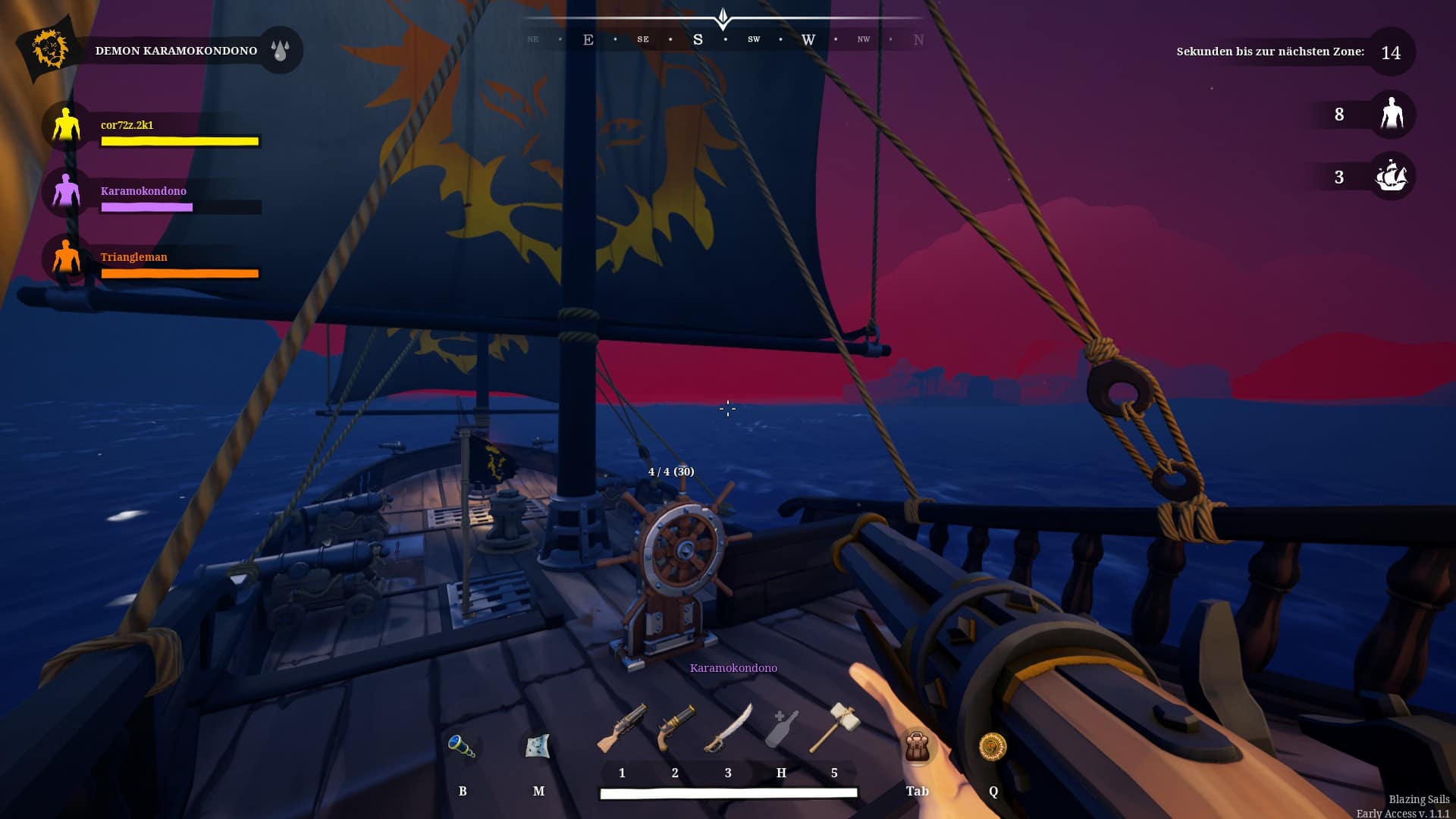Click the remaining ships icon

tap(1392, 177)
